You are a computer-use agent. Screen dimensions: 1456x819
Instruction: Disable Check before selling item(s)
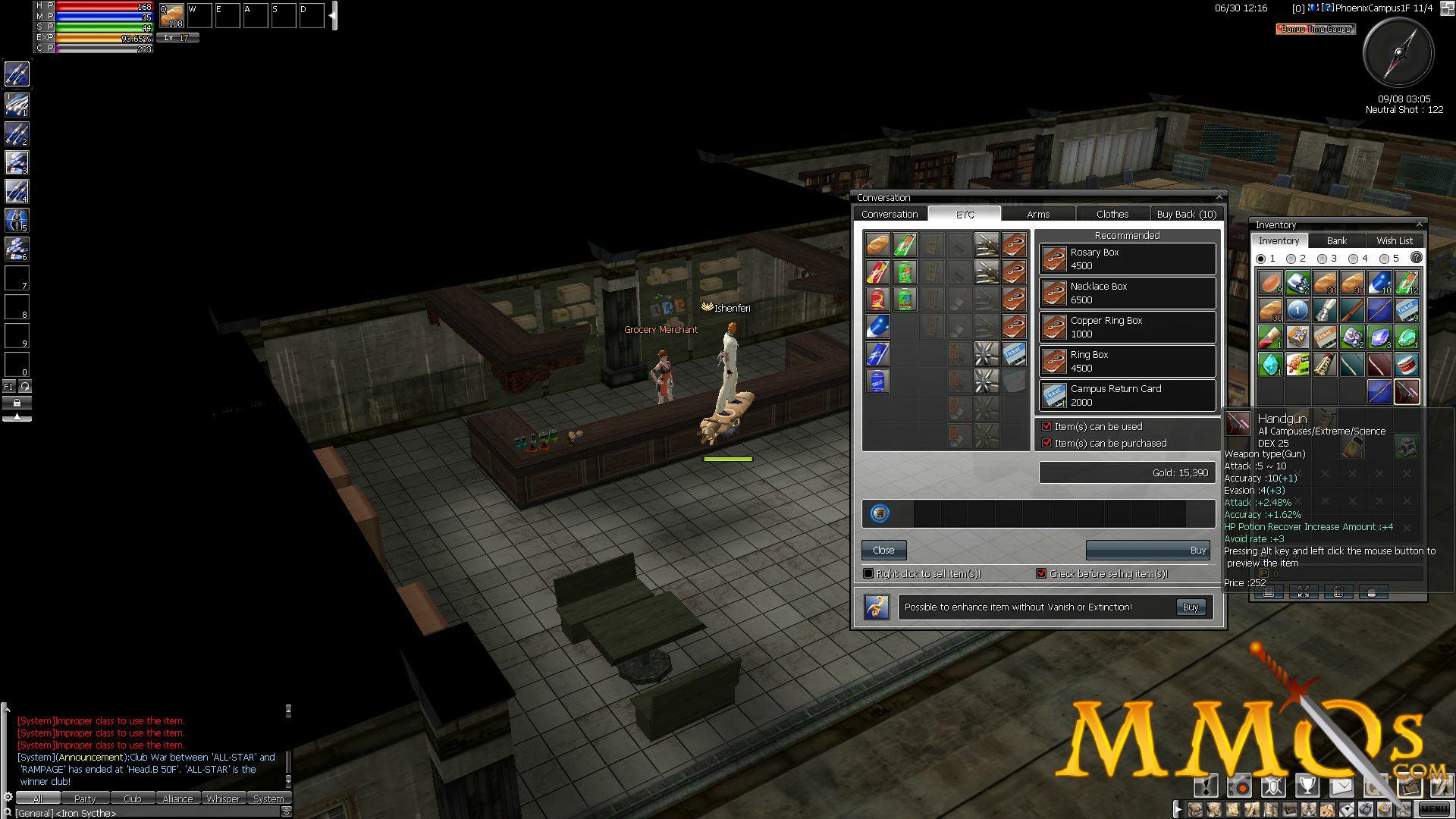point(1041,574)
